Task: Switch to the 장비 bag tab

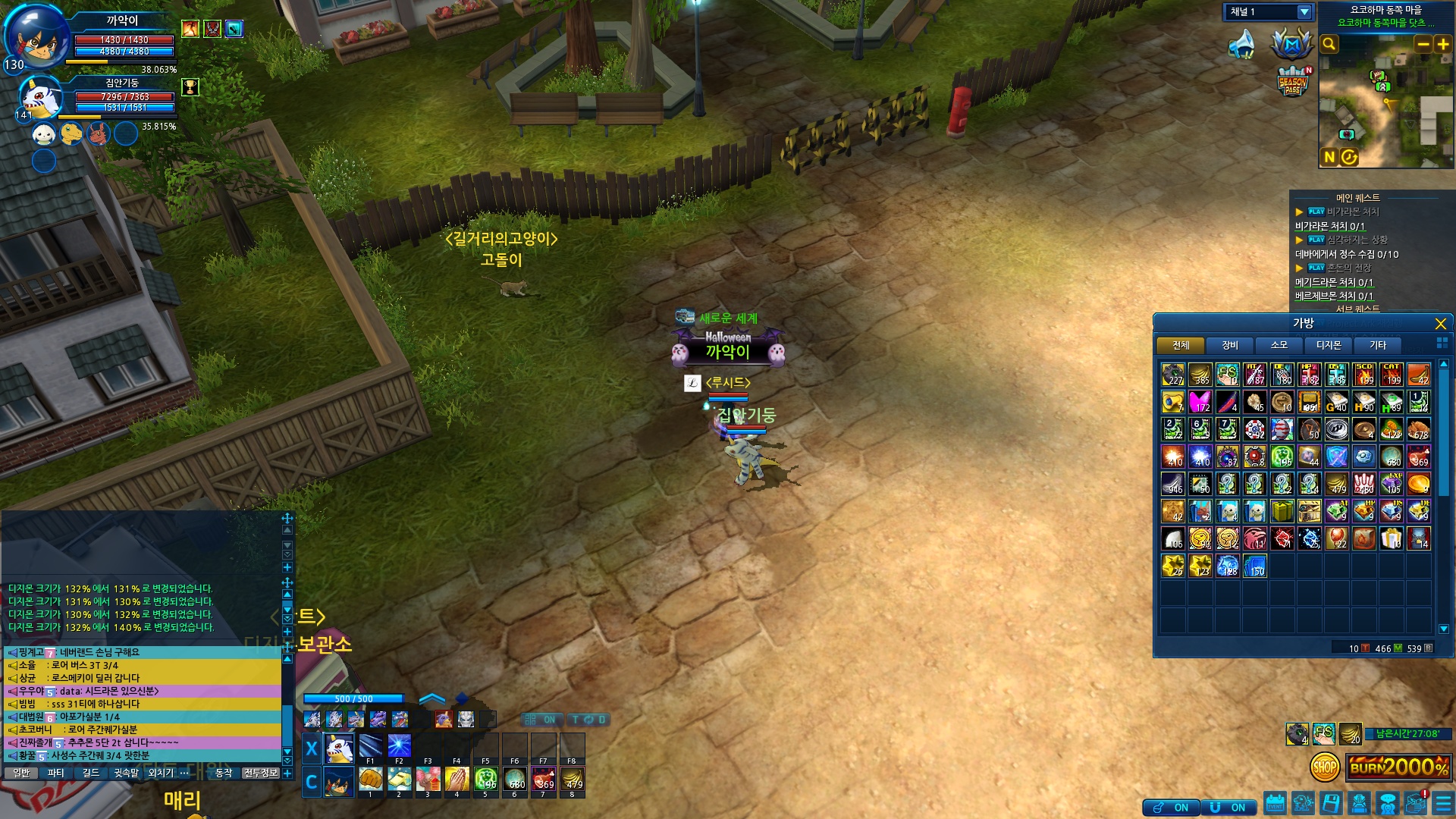Action: tap(1229, 346)
